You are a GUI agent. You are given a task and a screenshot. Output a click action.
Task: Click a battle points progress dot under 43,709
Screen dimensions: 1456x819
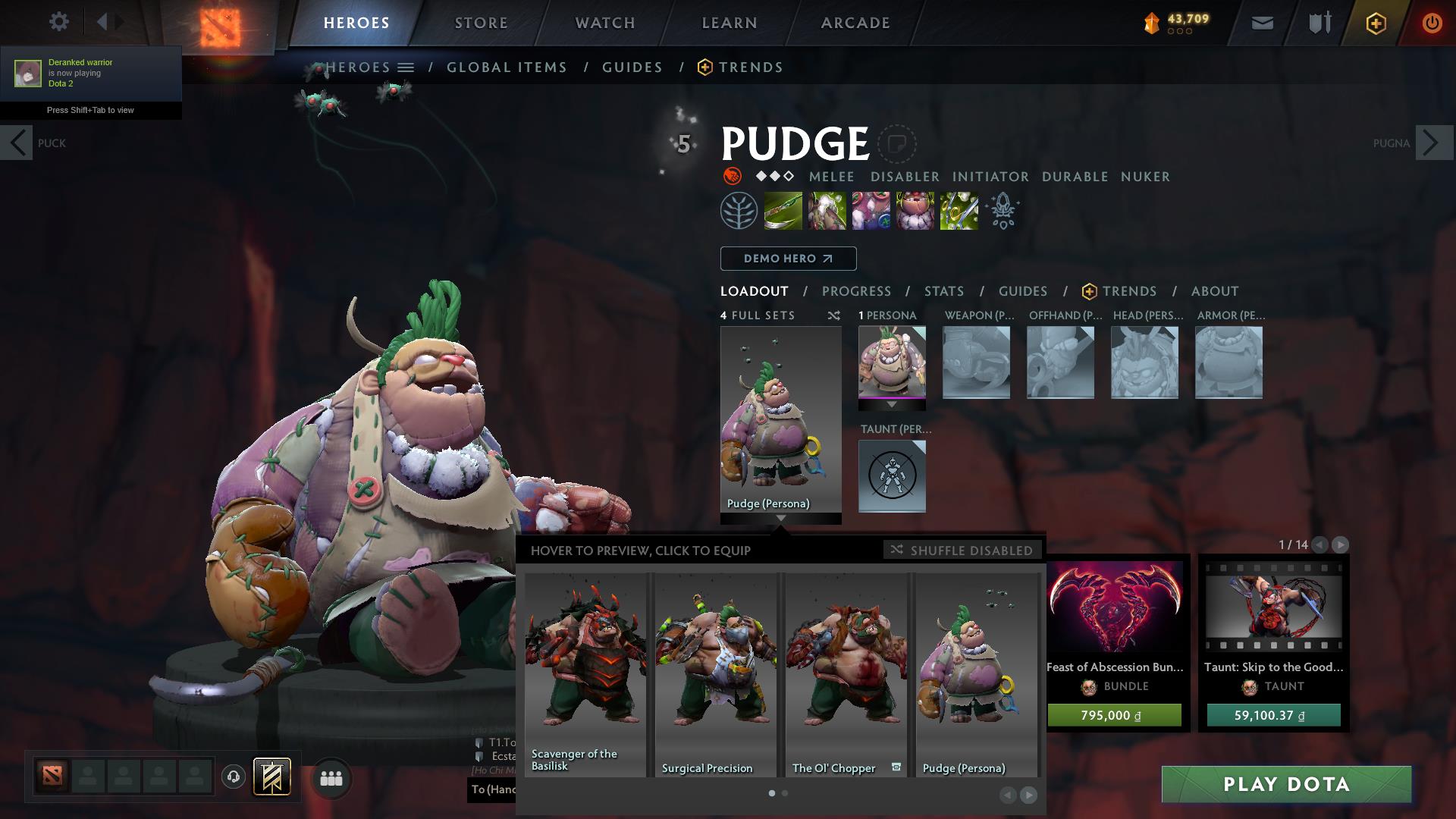[x=1181, y=31]
